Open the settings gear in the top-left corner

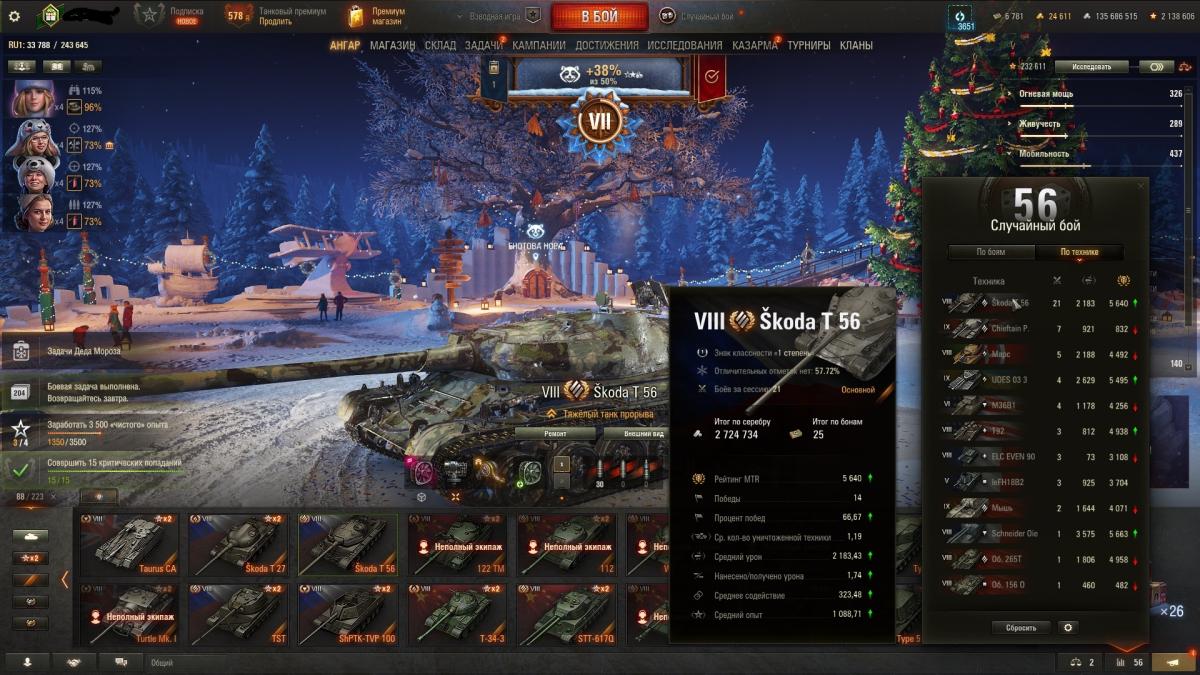(14, 16)
